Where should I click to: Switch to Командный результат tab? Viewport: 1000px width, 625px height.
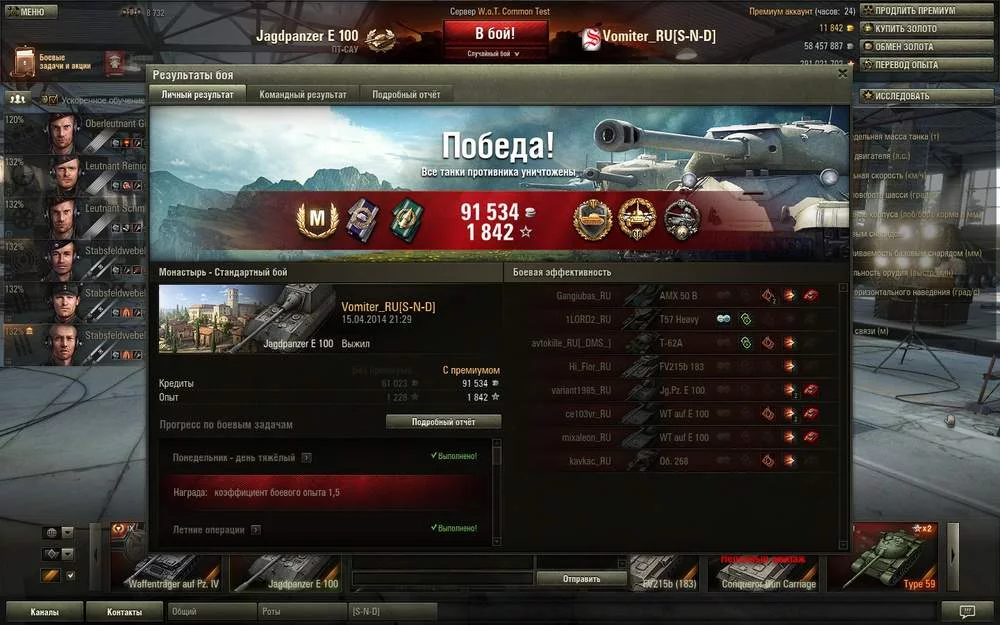(302, 94)
